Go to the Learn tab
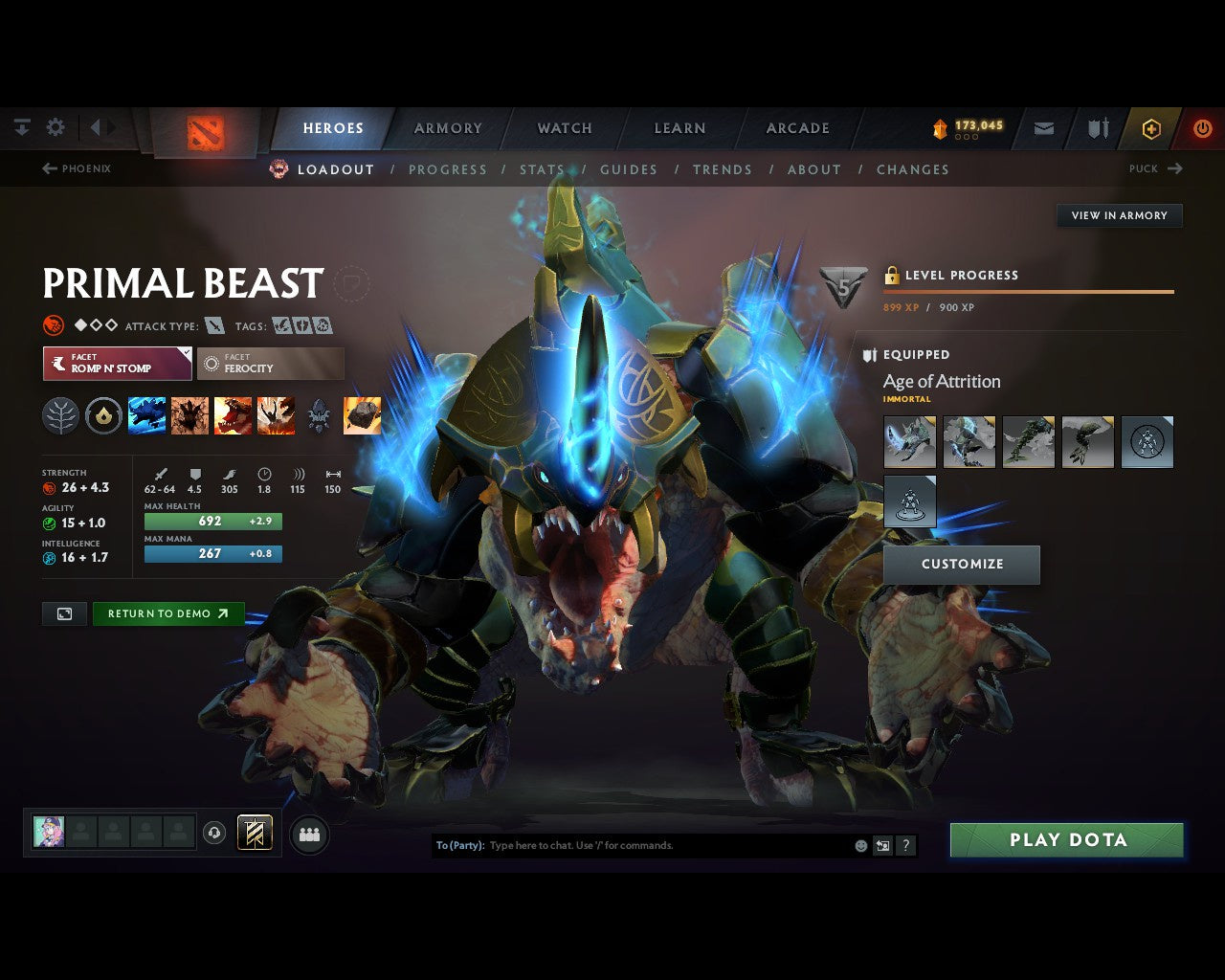1225x980 pixels. pos(679,128)
